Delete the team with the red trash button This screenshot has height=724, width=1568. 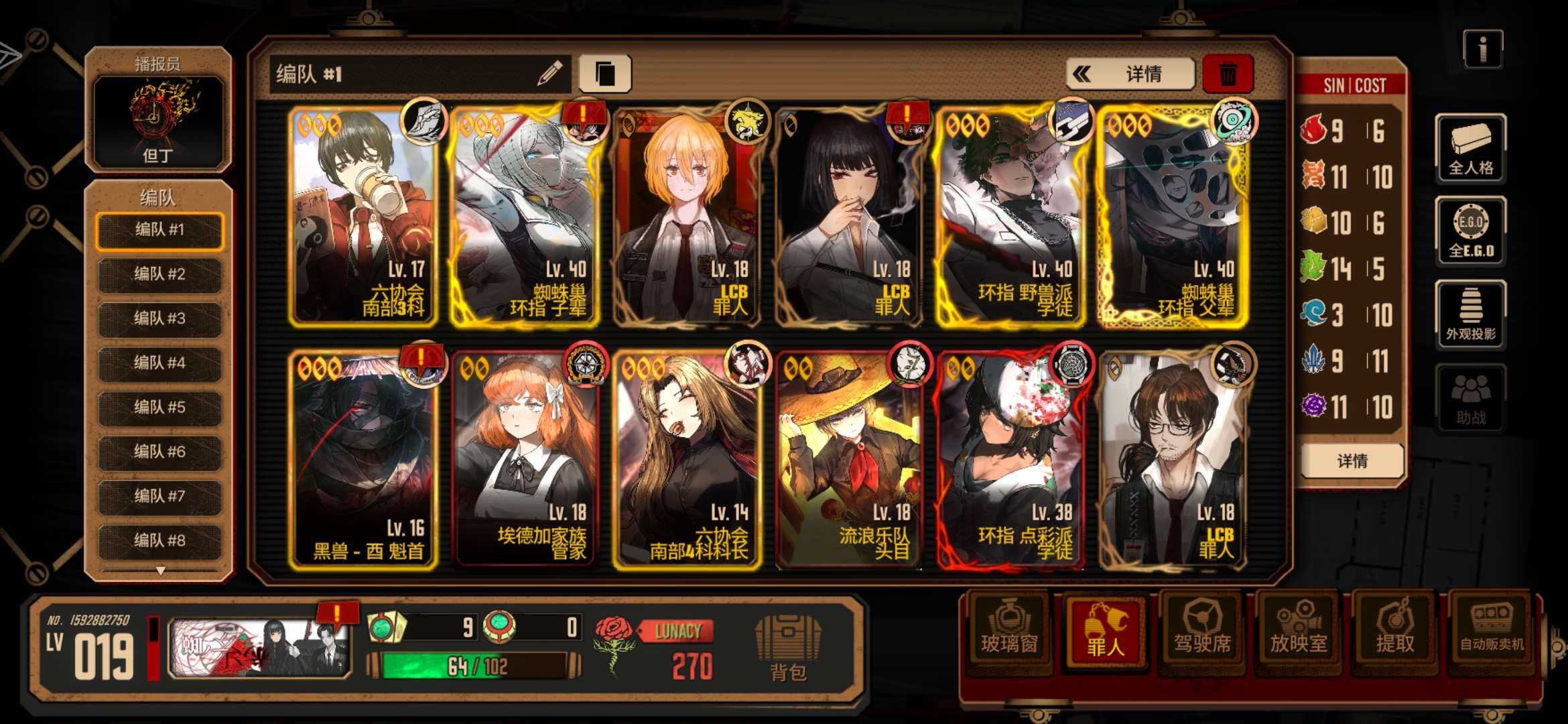[1228, 74]
